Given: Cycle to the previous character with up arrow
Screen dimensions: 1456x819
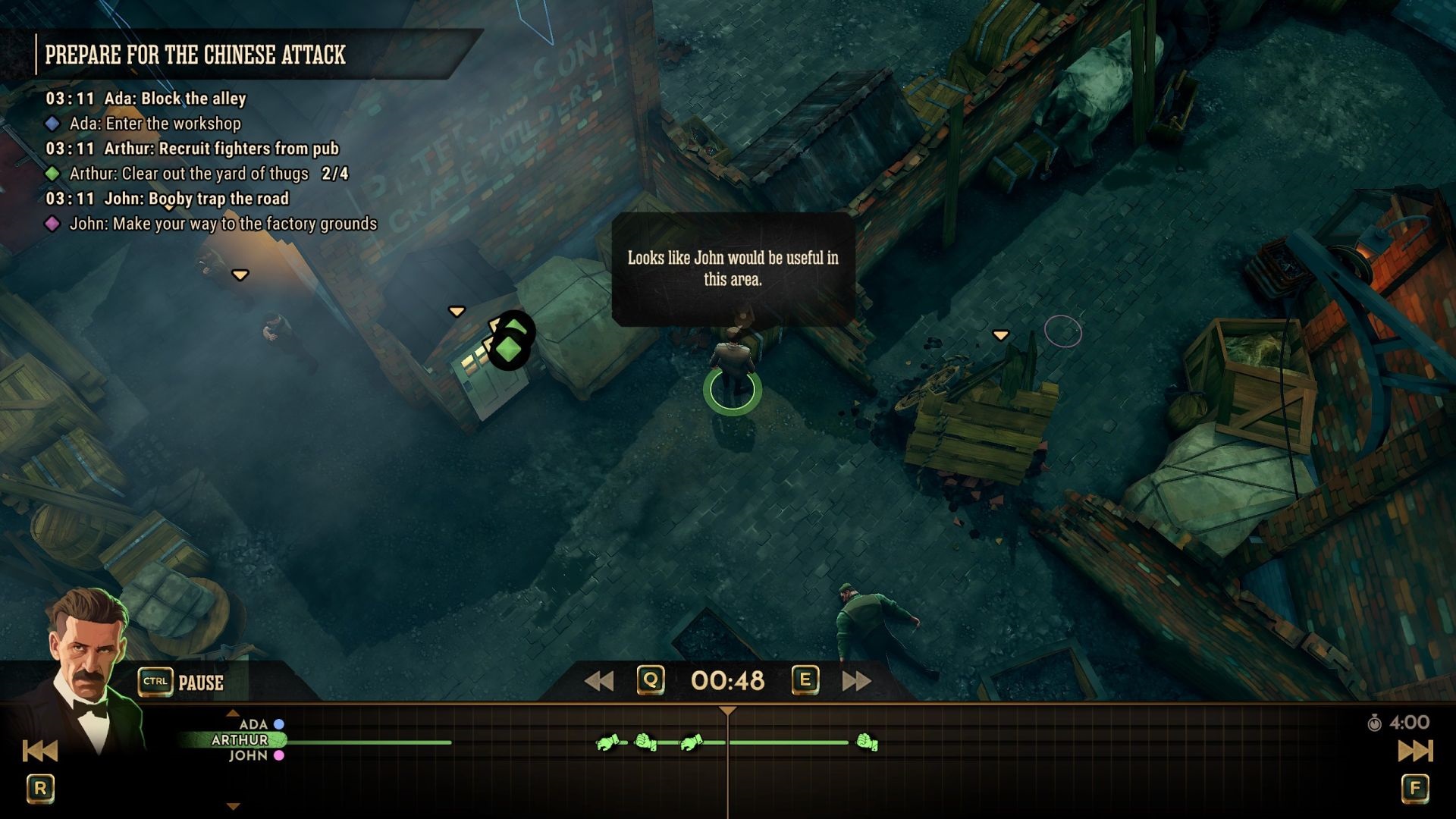Looking at the screenshot, I should (x=233, y=713).
